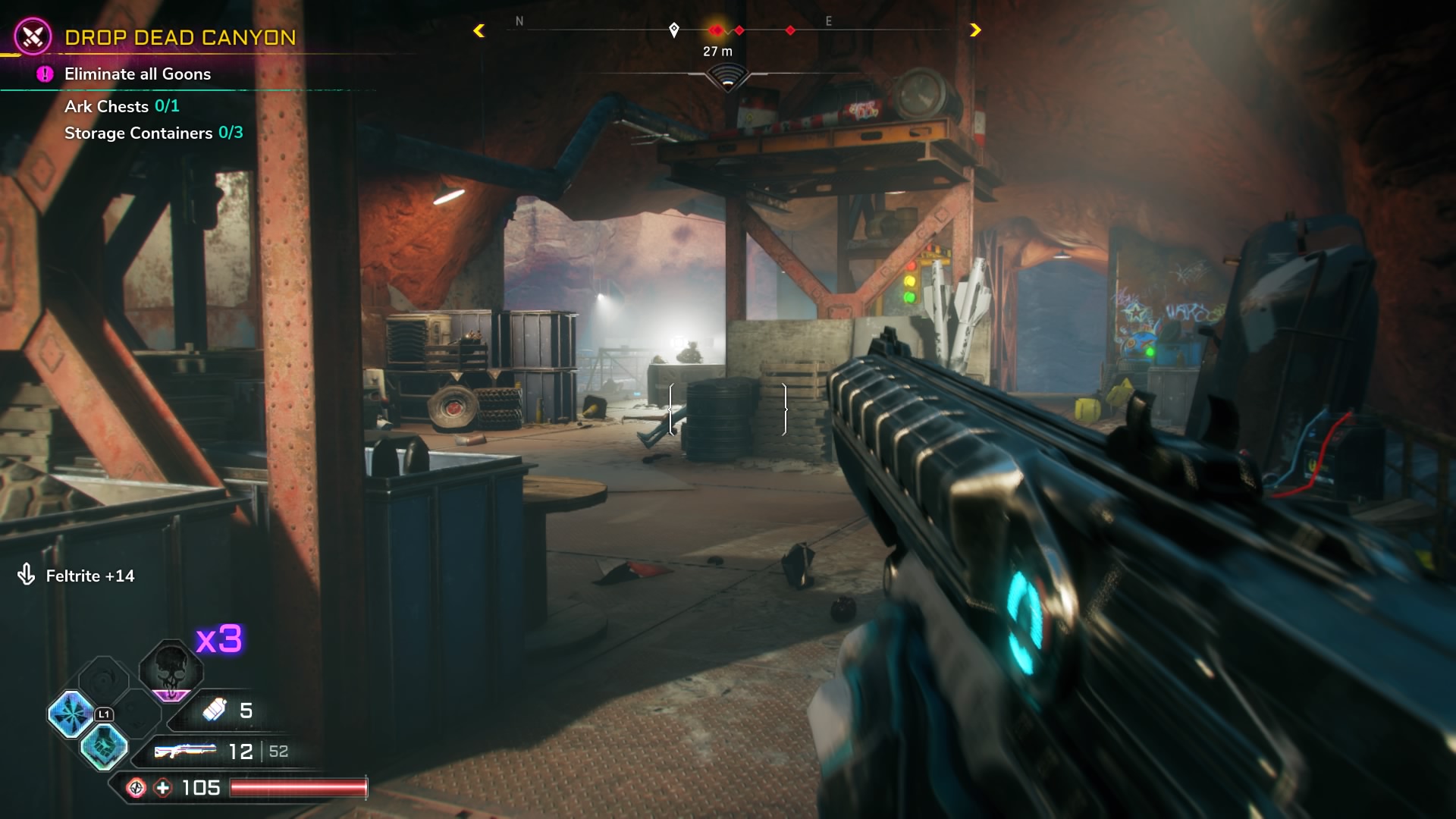Select the dimmed vortex ability slot
This screenshot has height=819, width=1456.
[x=104, y=679]
